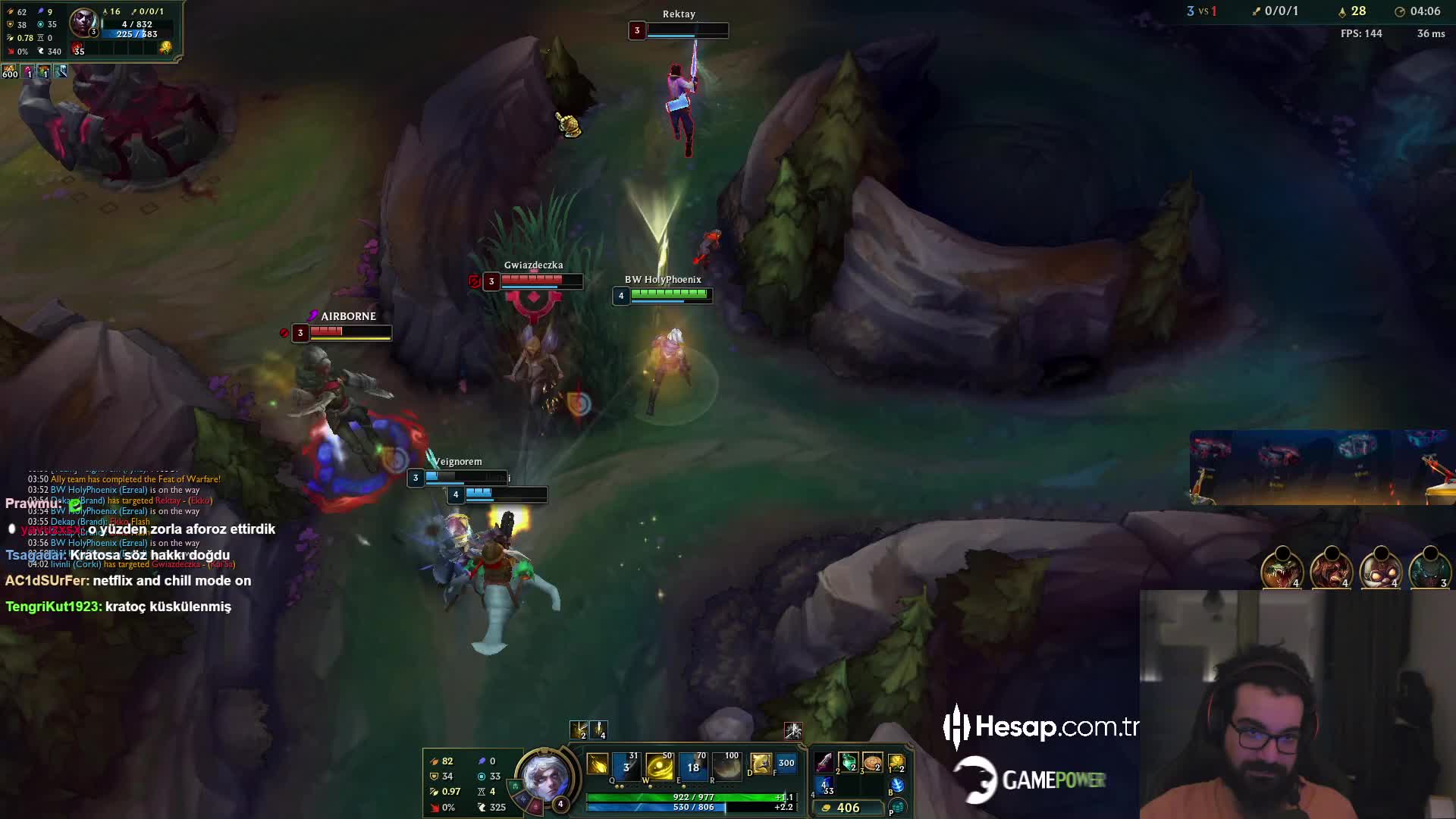
Task: Place the yellow trinket ward
Action: click(x=896, y=762)
